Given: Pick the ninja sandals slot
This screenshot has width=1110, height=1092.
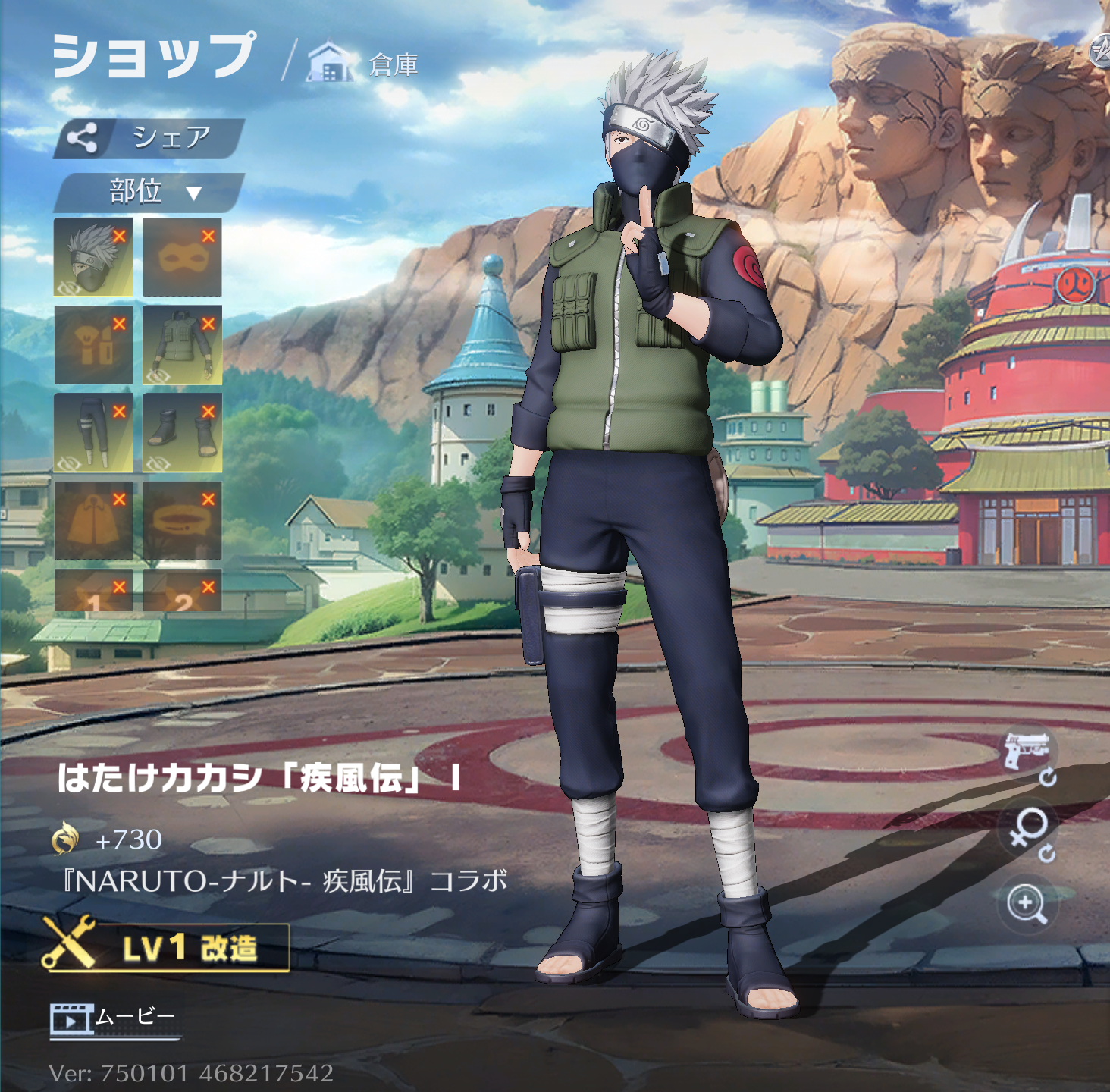Looking at the screenshot, I should pos(182,433).
